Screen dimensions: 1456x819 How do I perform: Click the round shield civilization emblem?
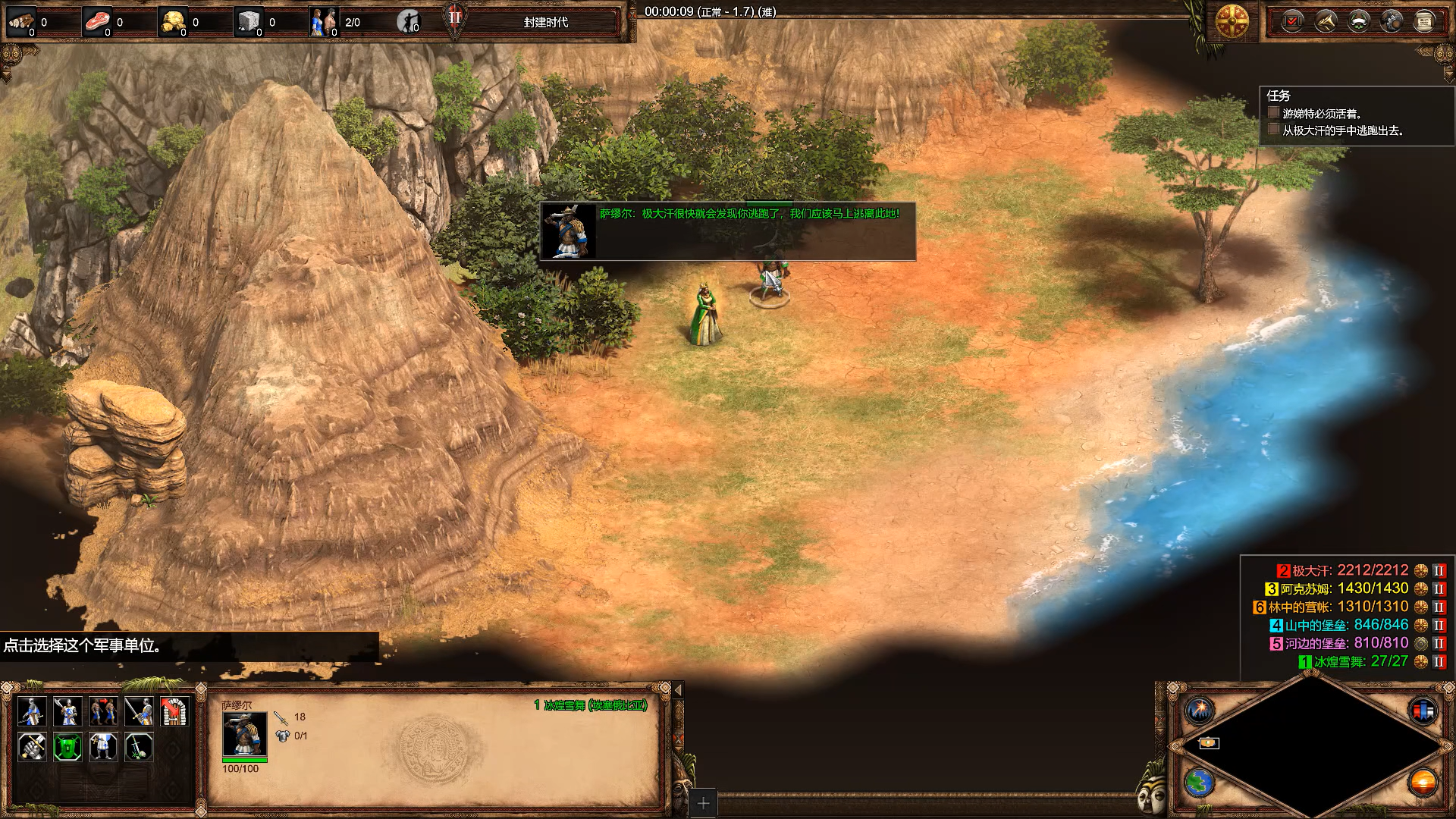tap(1232, 21)
